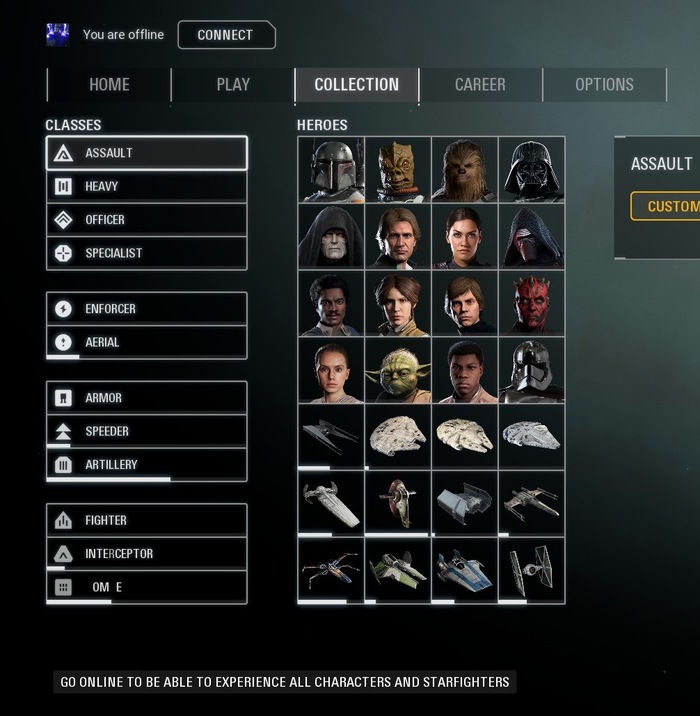This screenshot has width=700, height=716.
Task: Select the Assault class
Action: (146, 153)
